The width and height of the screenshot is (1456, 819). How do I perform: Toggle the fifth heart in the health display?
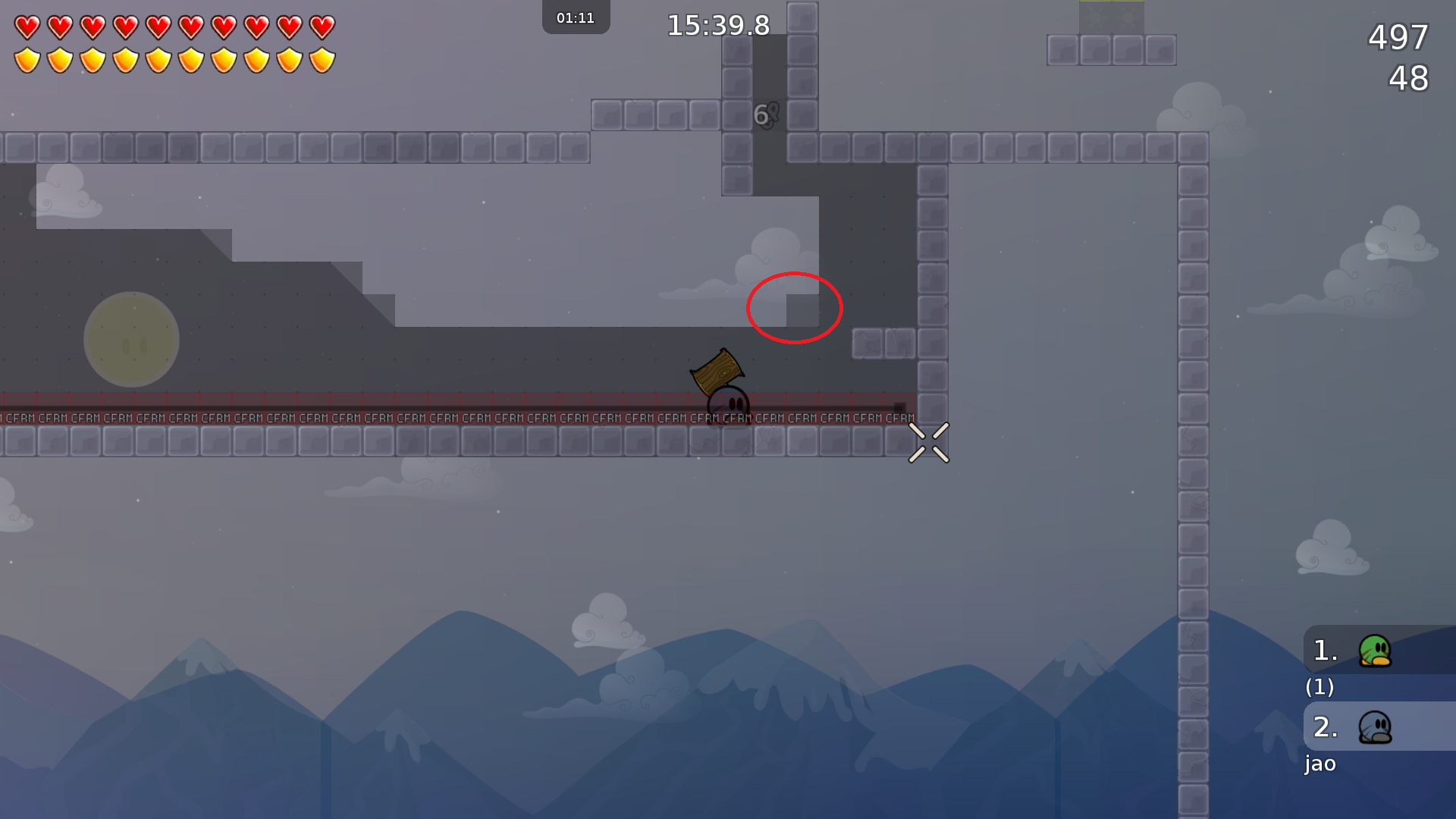(156, 25)
